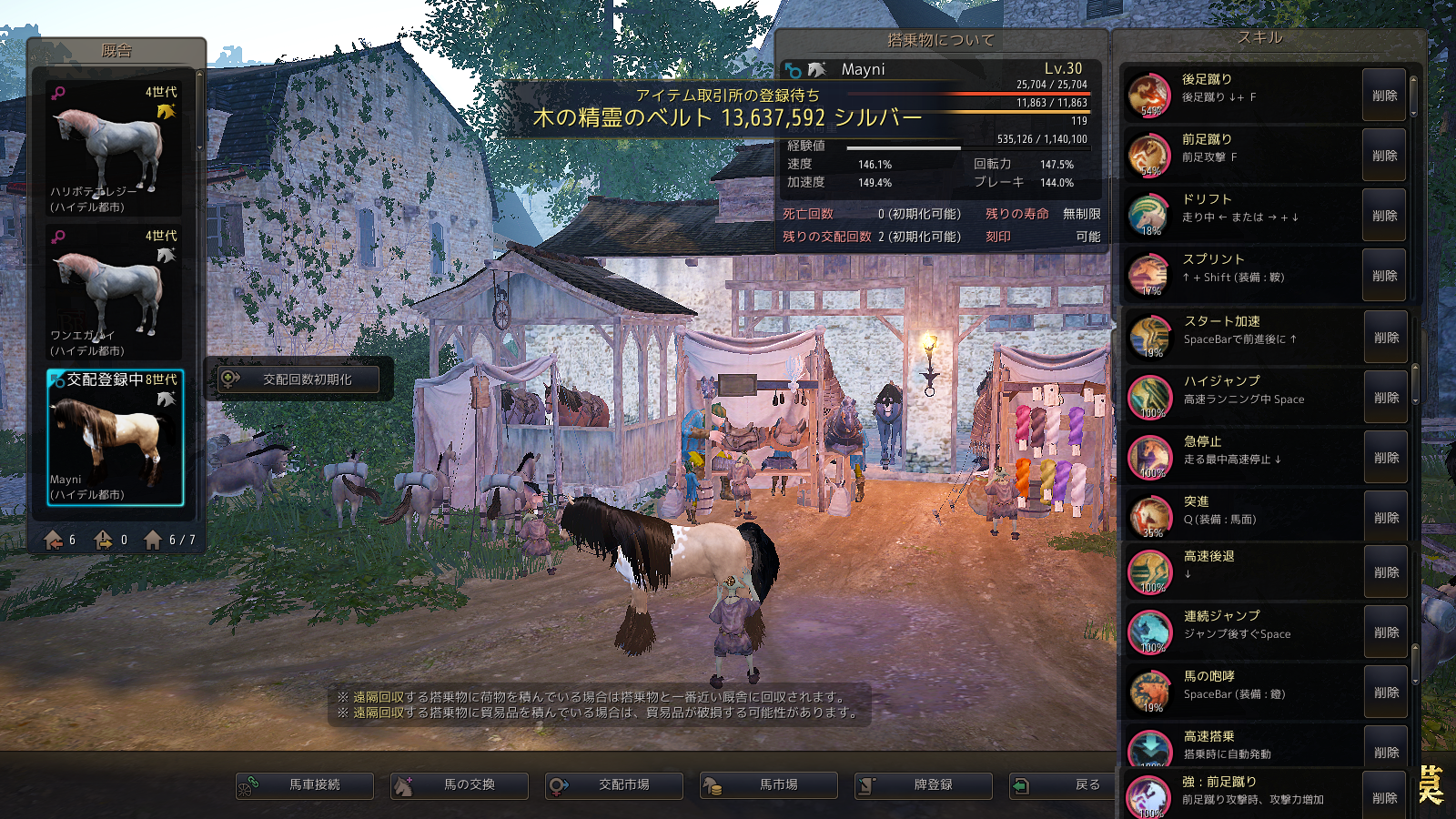Reset breeding count with 交配回数初期化
Image resolution: width=1456 pixels, height=819 pixels.
(298, 379)
